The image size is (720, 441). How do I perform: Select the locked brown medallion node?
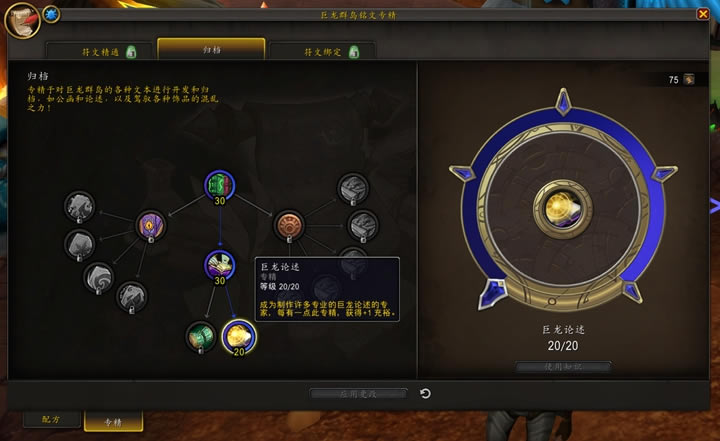[289, 224]
